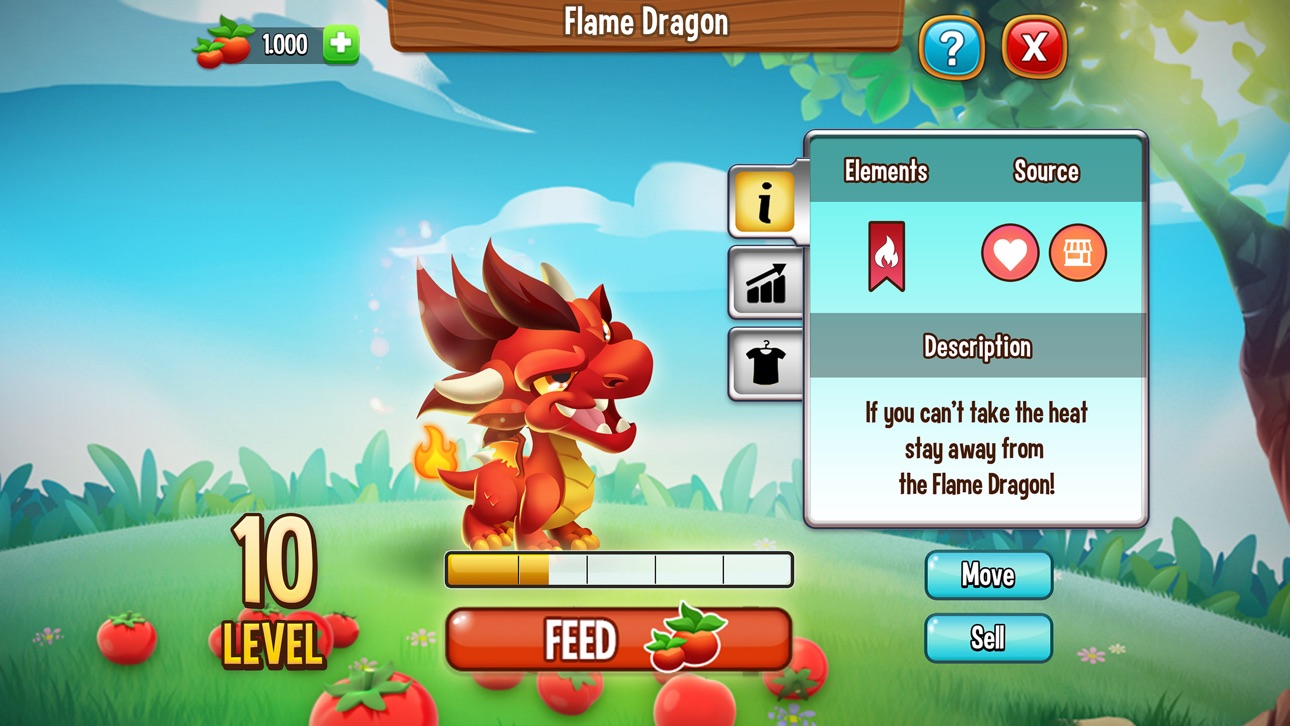The width and height of the screenshot is (1290, 726).
Task: Select the outfit shirt icon
Action: [766, 362]
